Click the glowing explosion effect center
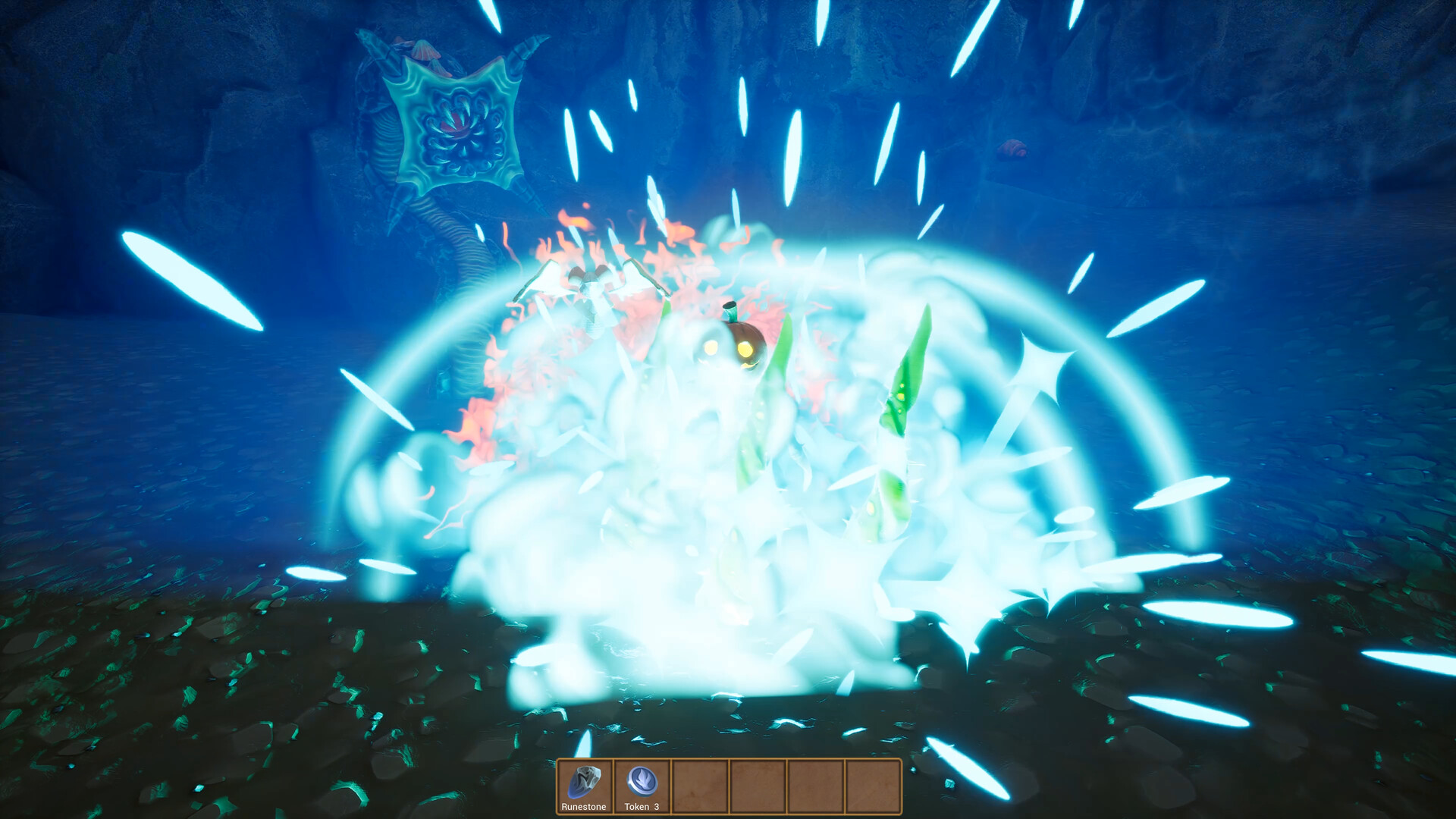 pyautogui.click(x=720, y=493)
